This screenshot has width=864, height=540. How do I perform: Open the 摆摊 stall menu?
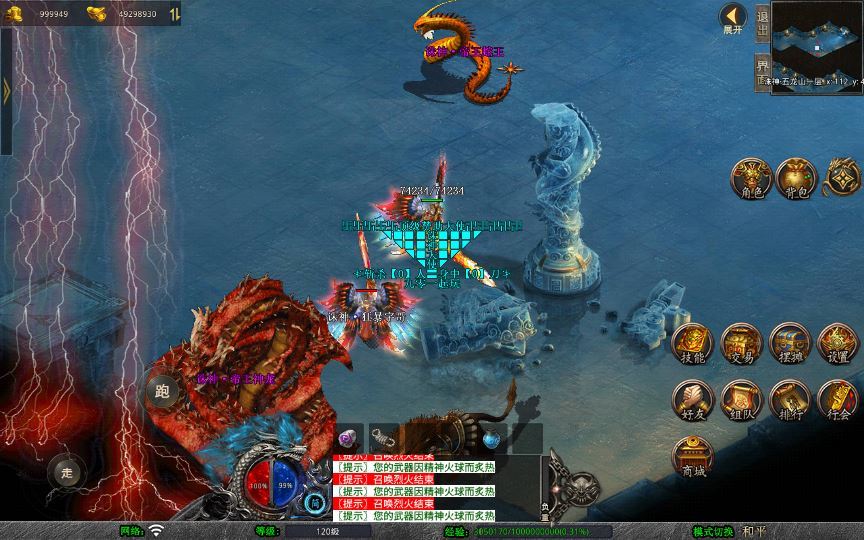pyautogui.click(x=790, y=343)
